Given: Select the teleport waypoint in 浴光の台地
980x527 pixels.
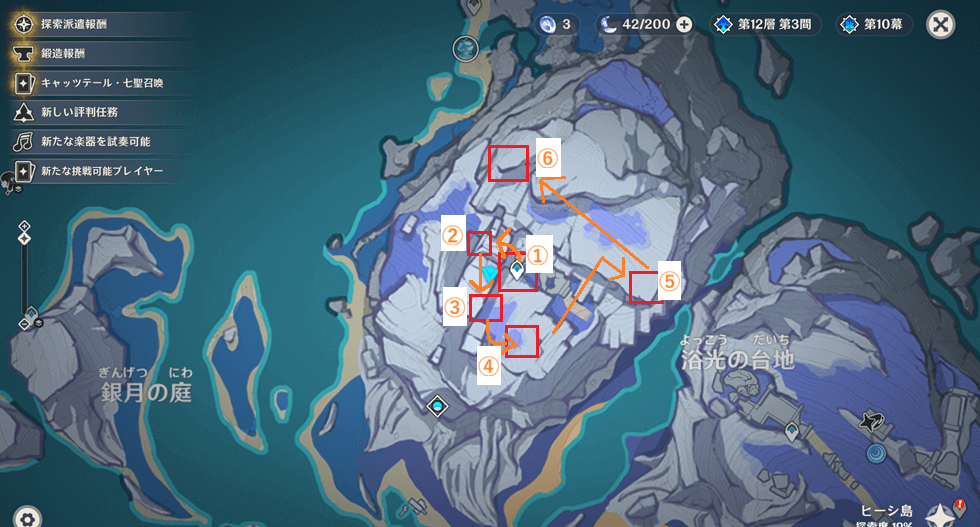Looking at the screenshot, I should pyautogui.click(x=791, y=431).
